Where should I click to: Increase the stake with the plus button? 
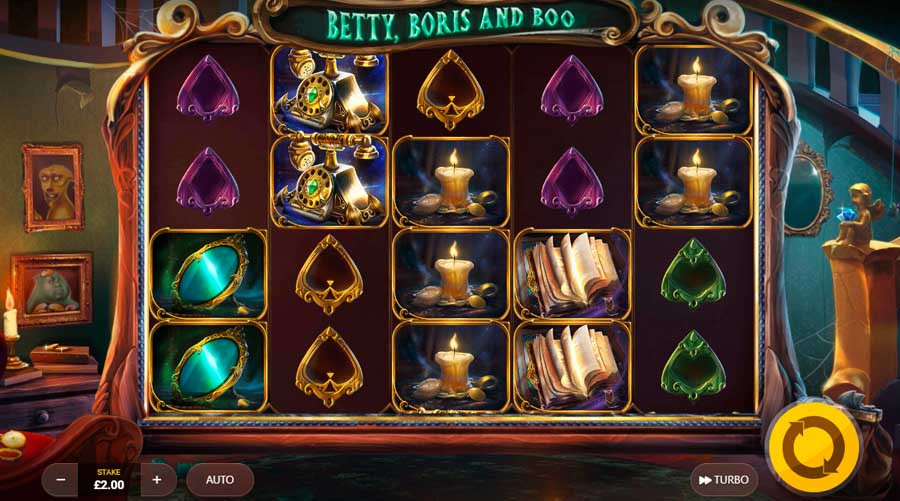[157, 480]
